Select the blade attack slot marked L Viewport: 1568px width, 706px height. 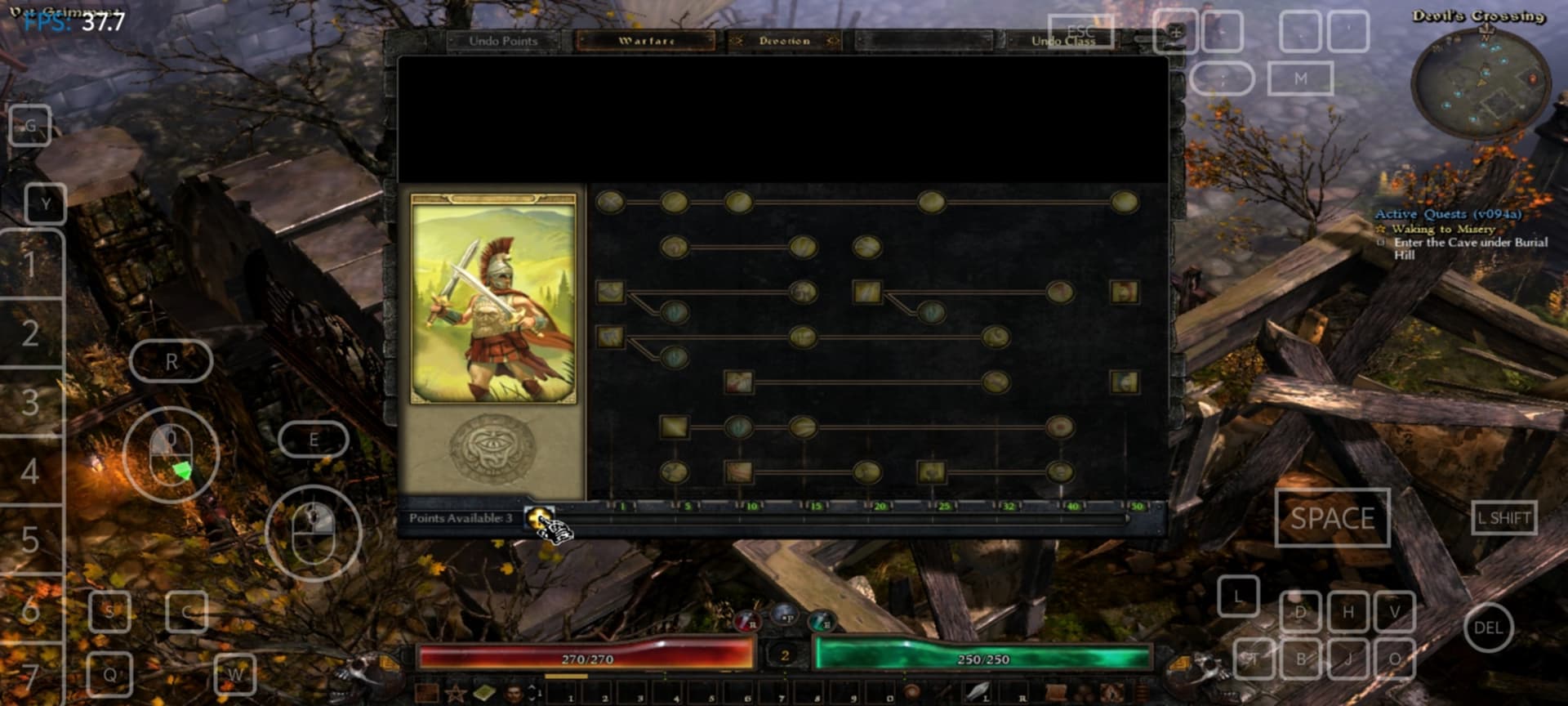pyautogui.click(x=978, y=693)
